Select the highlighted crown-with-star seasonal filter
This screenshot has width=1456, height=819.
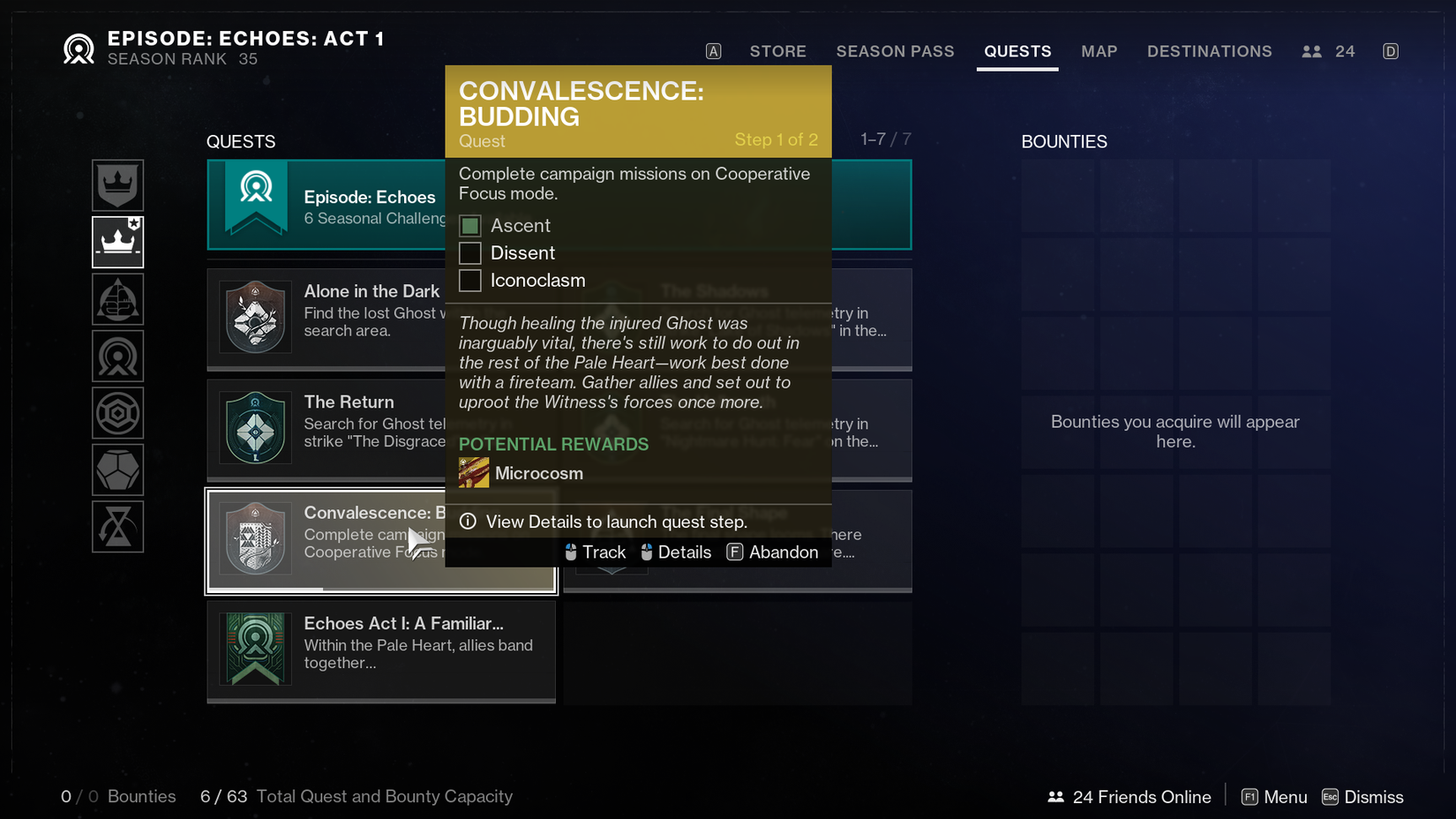click(x=117, y=242)
